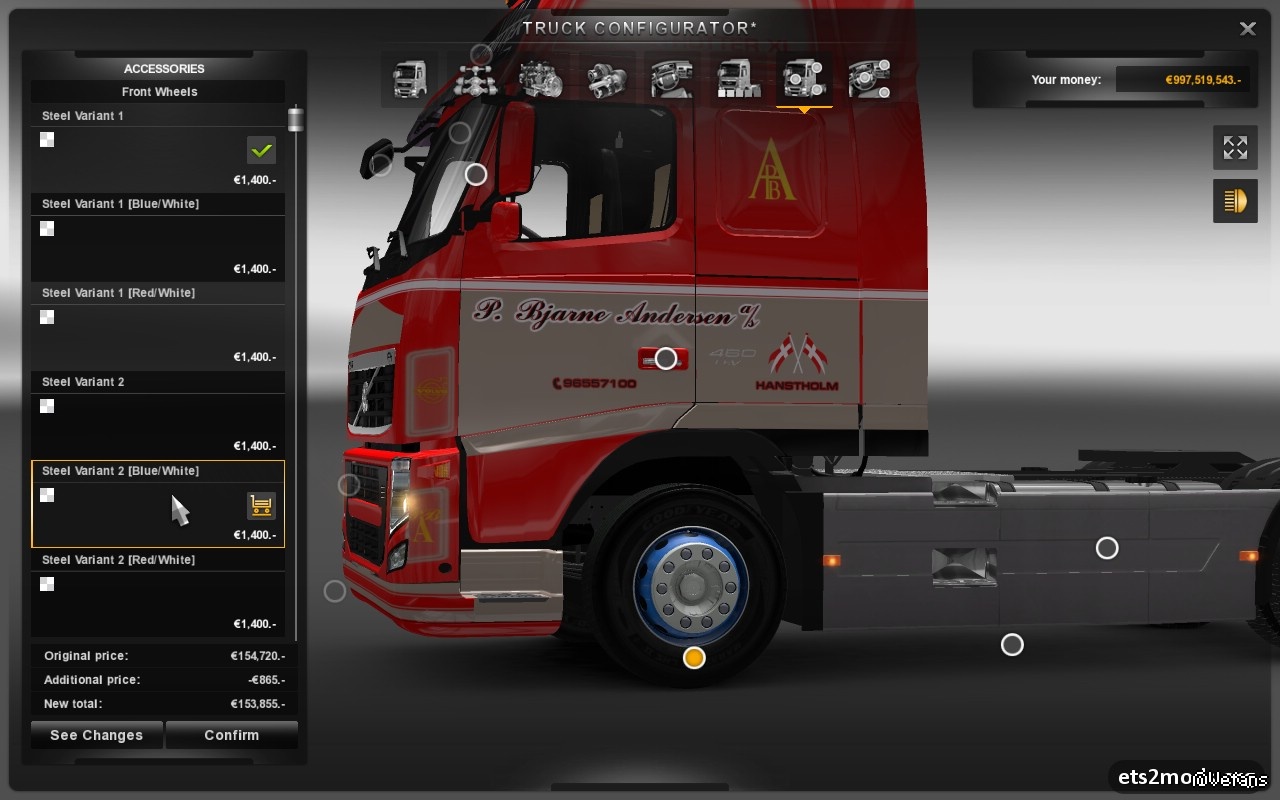
Task: Open the engine category tab
Action: [x=541, y=78]
